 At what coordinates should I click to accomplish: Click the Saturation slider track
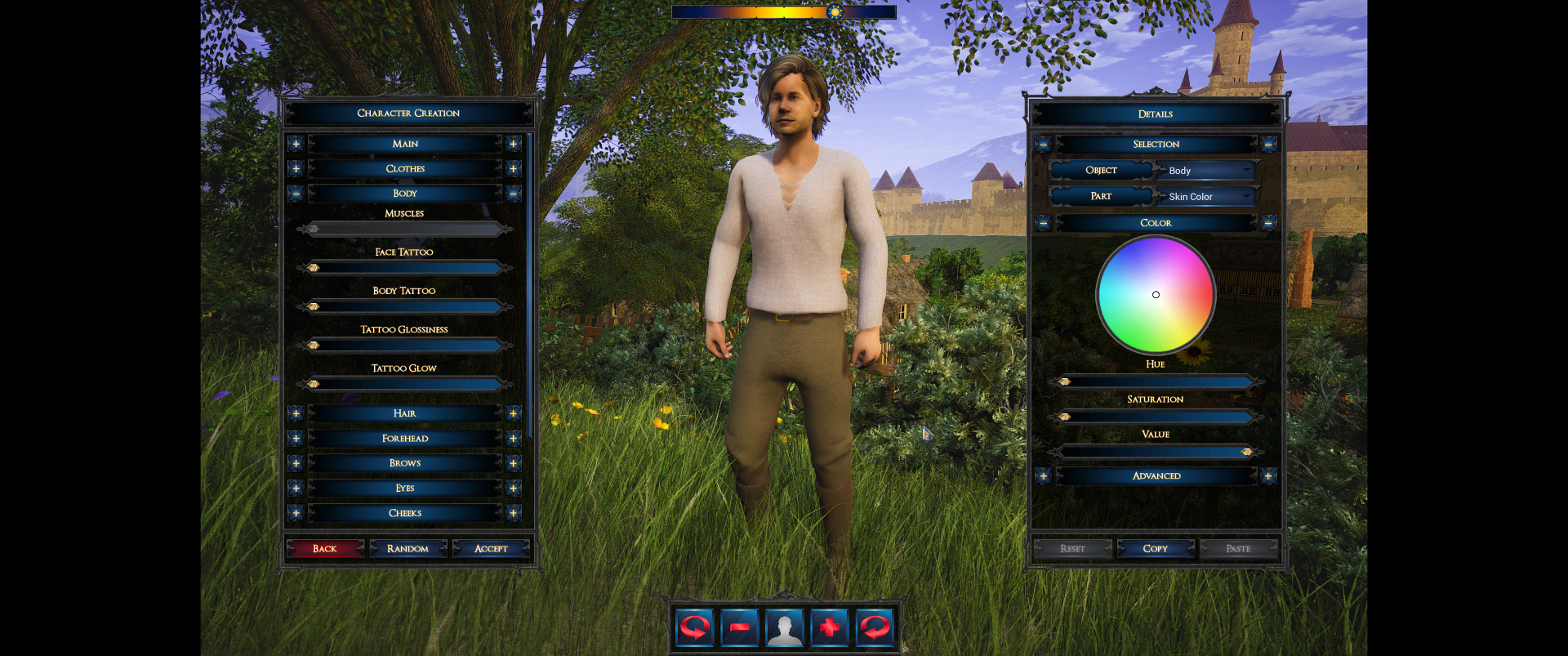point(1156,417)
